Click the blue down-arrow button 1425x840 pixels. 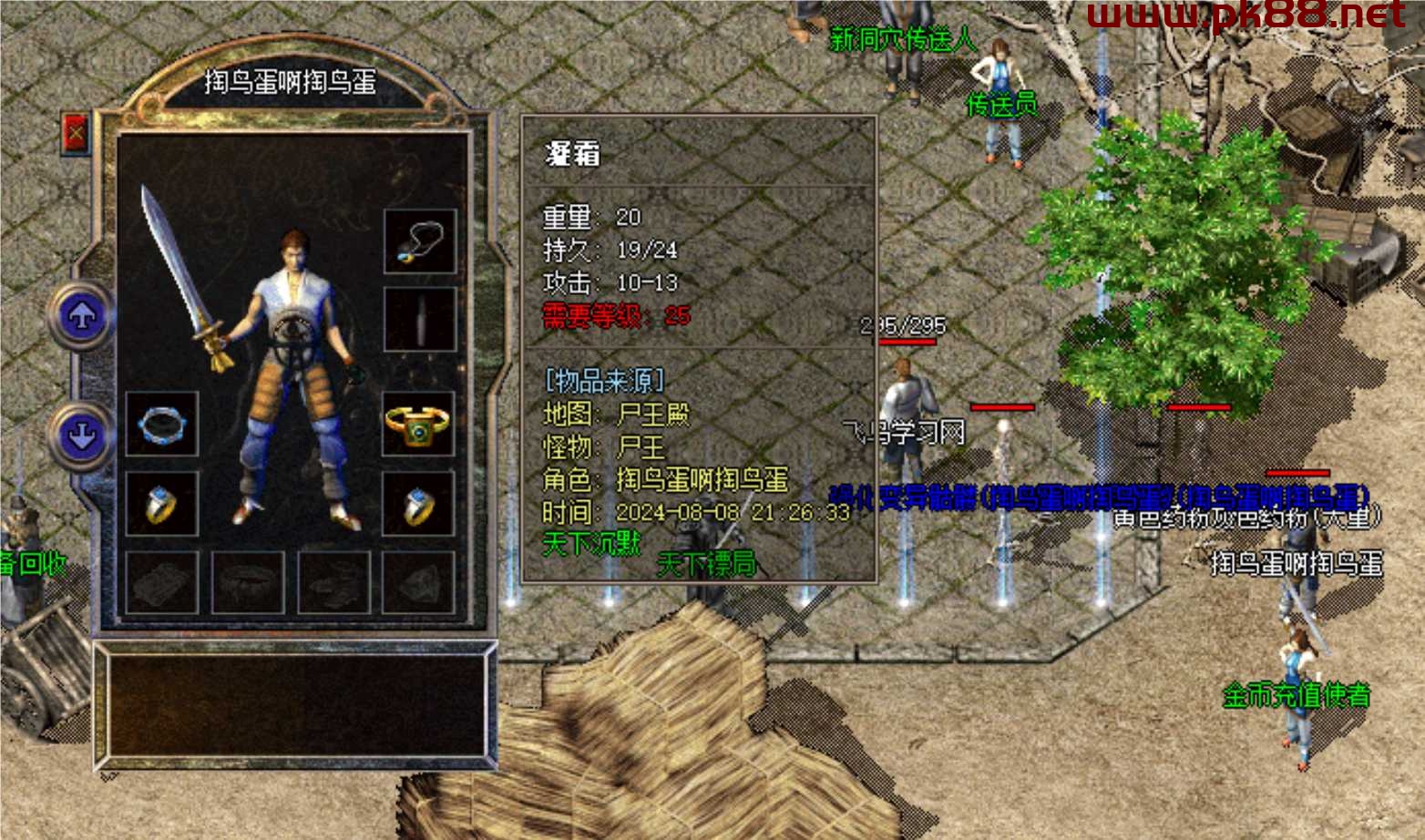pyautogui.click(x=82, y=434)
